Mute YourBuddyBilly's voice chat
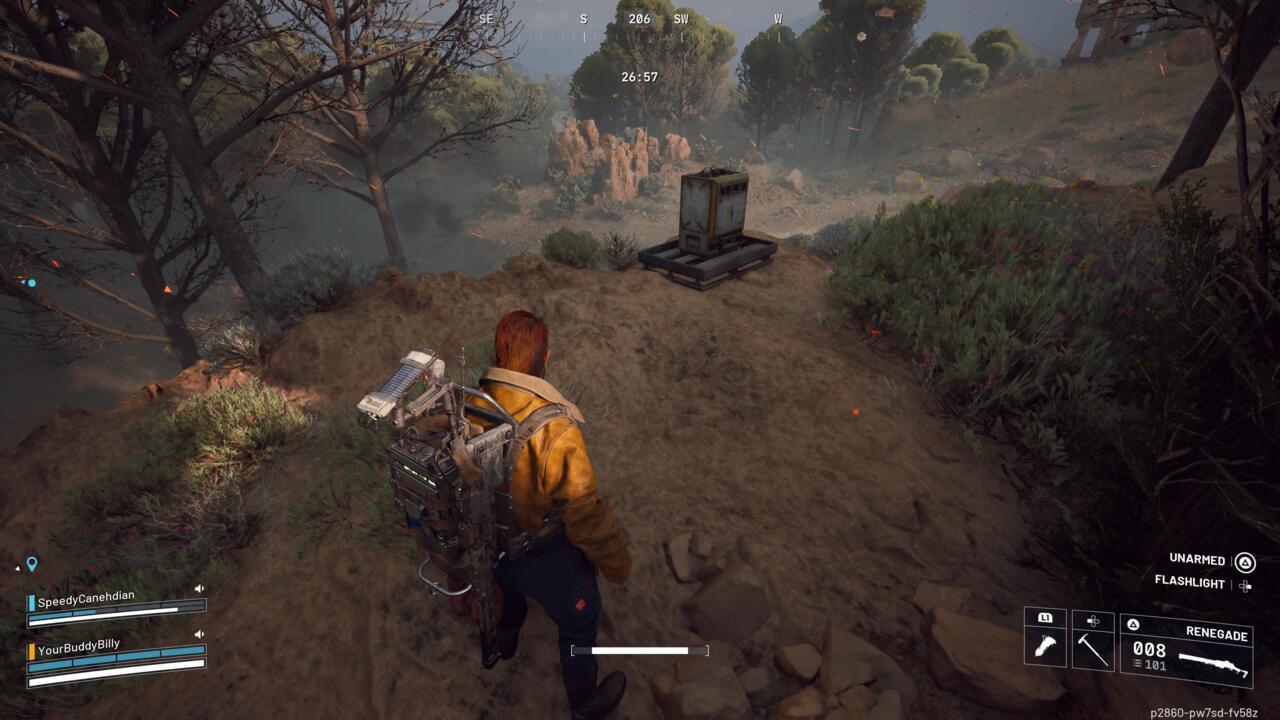The height and width of the screenshot is (720, 1280). 200,634
